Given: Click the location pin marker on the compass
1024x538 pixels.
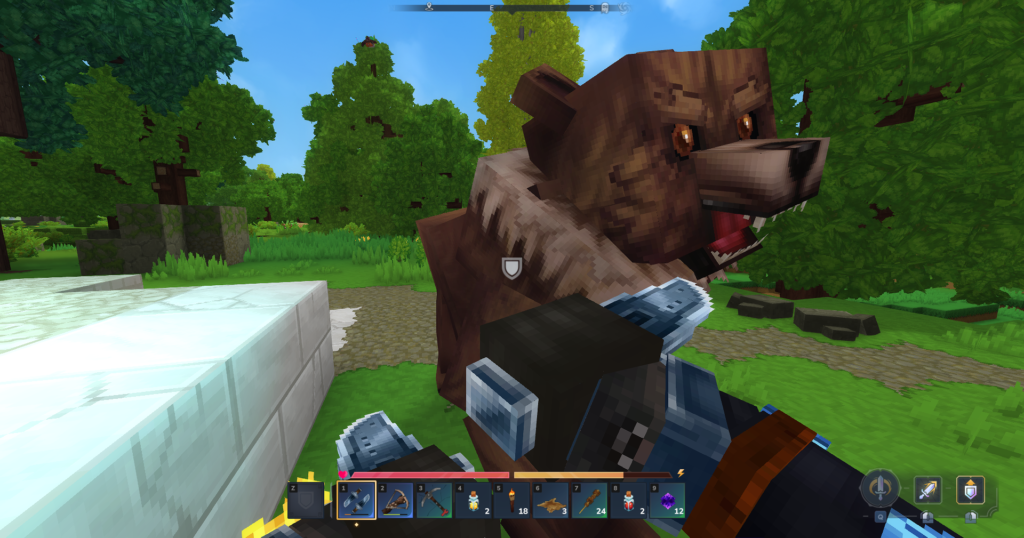Looking at the screenshot, I should (x=428, y=8).
